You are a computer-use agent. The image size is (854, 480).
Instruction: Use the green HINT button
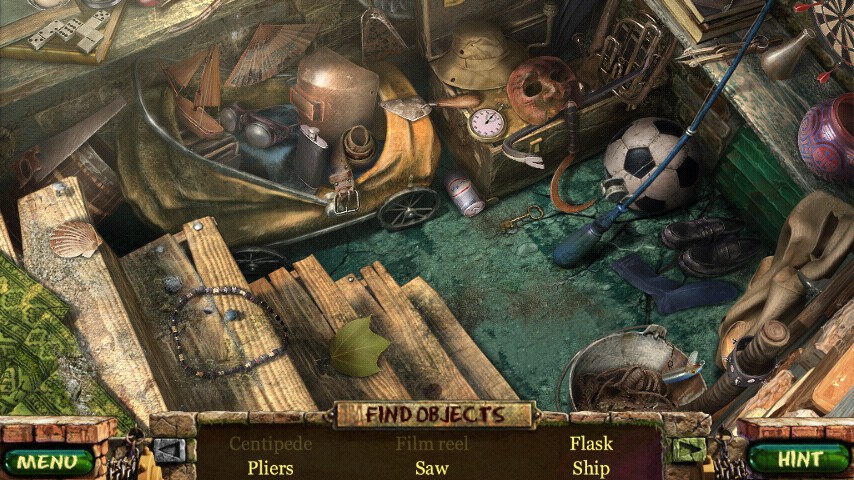802,459
